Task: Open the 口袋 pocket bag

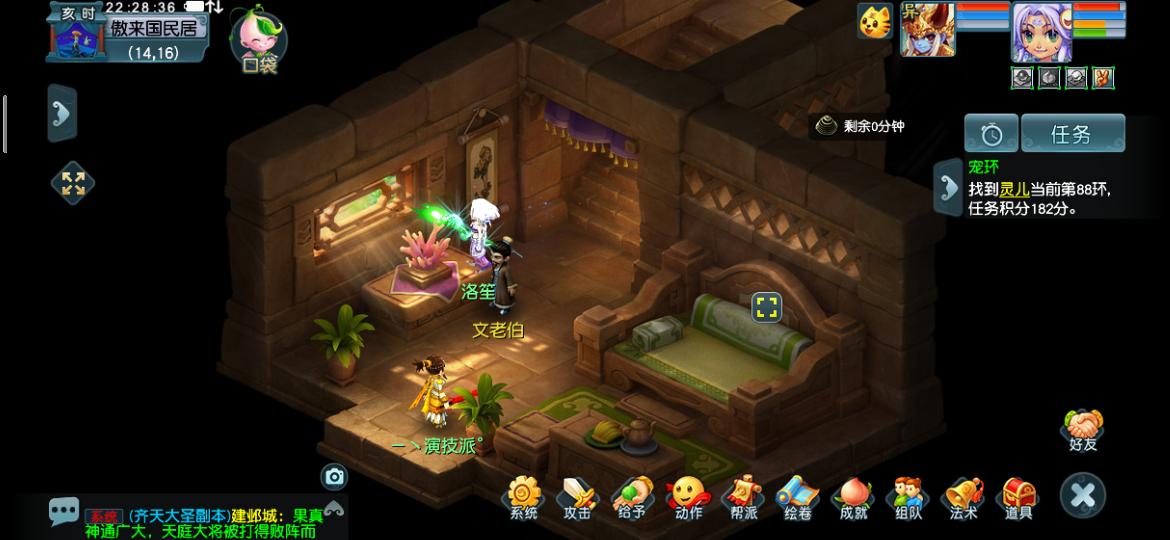Action: 259,42
